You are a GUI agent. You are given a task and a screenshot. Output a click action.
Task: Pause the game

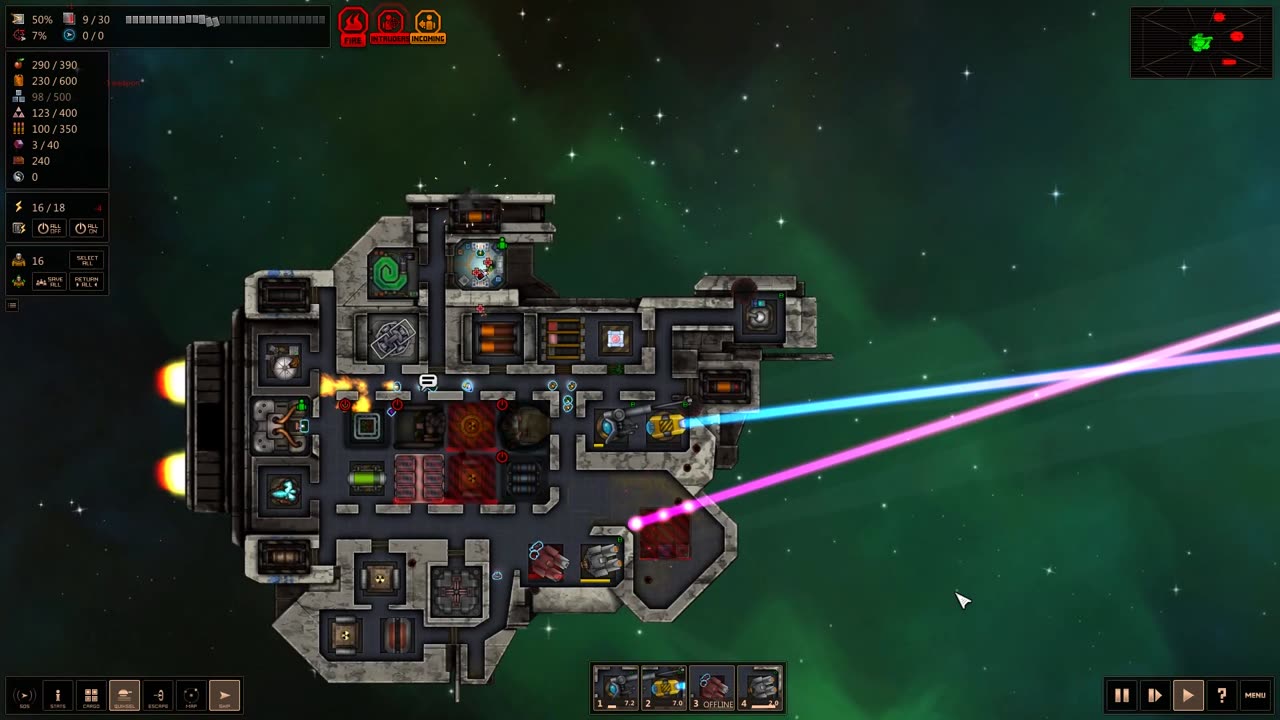(1122, 695)
